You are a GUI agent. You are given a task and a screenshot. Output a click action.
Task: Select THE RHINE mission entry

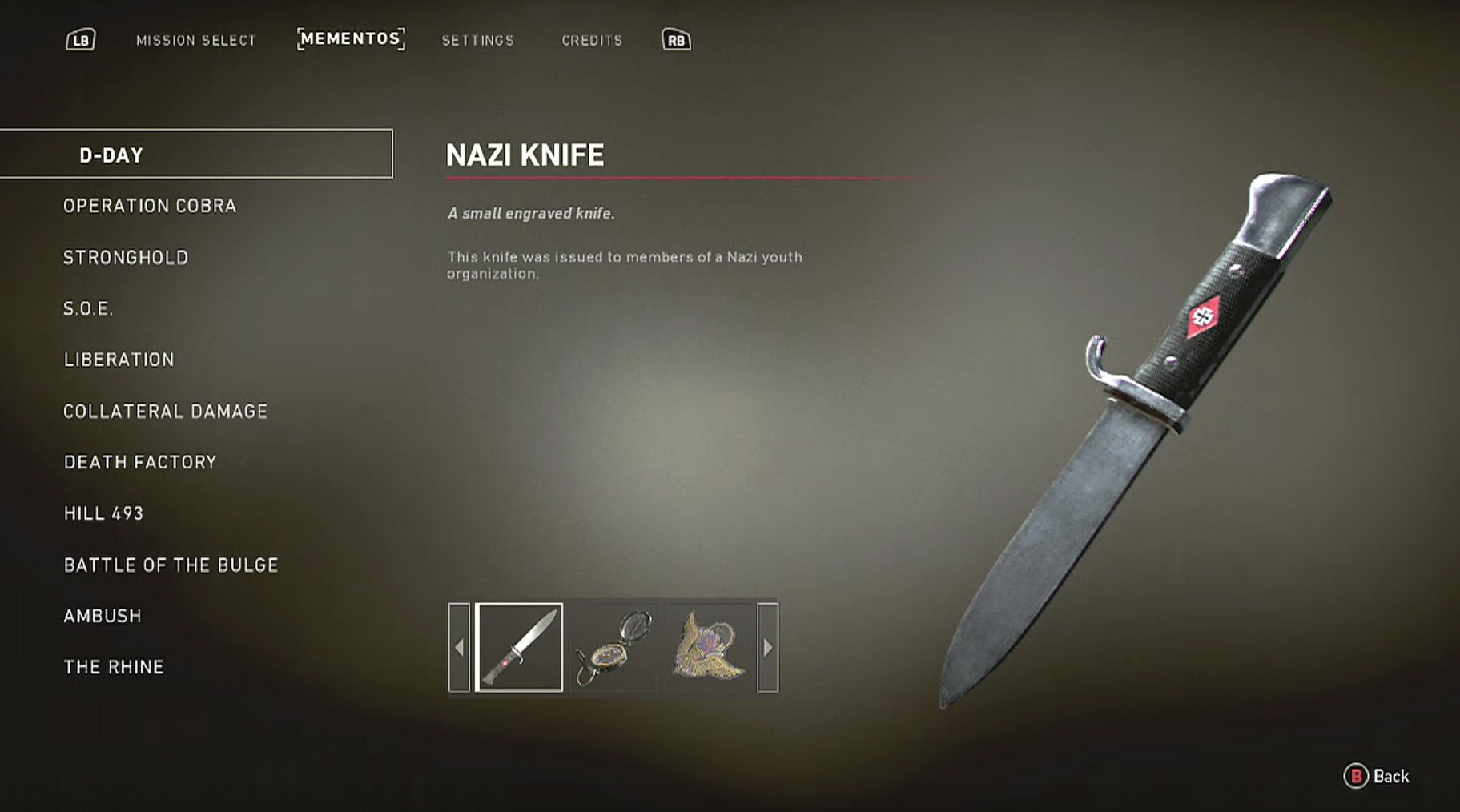click(112, 666)
